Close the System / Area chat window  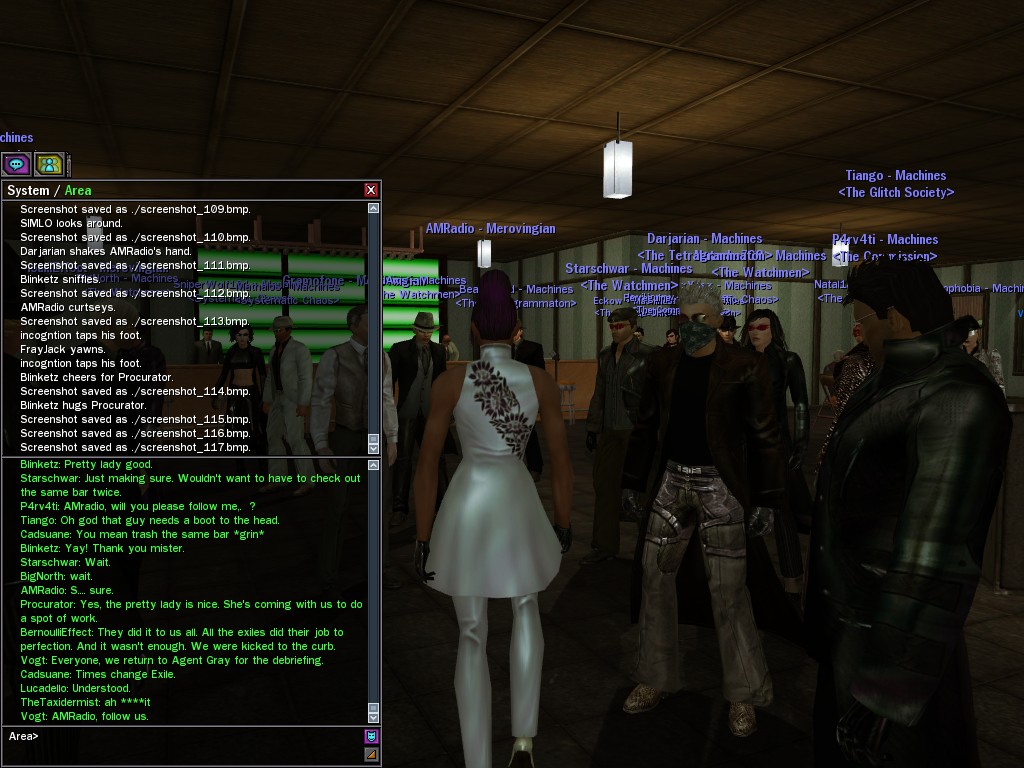tap(371, 190)
